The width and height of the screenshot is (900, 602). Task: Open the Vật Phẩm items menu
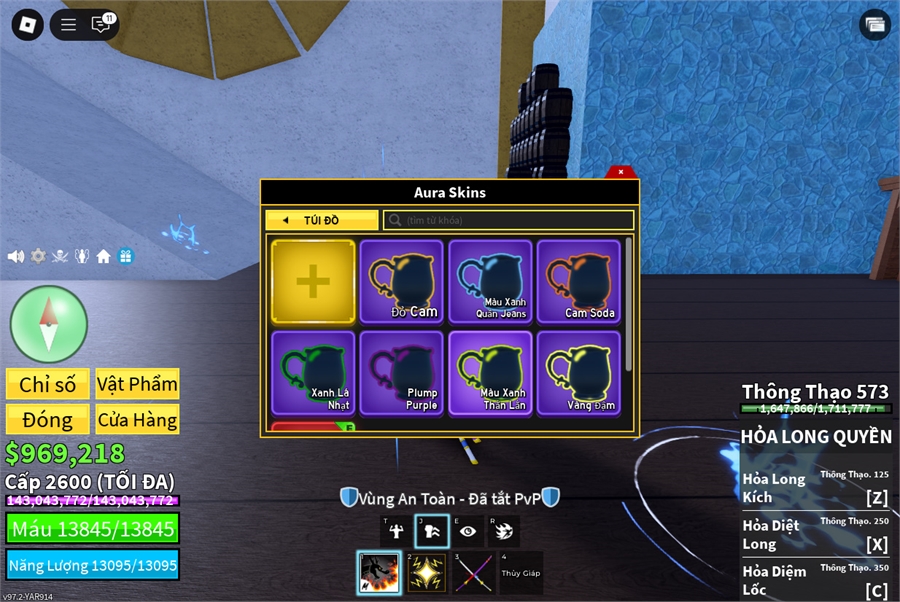point(138,384)
